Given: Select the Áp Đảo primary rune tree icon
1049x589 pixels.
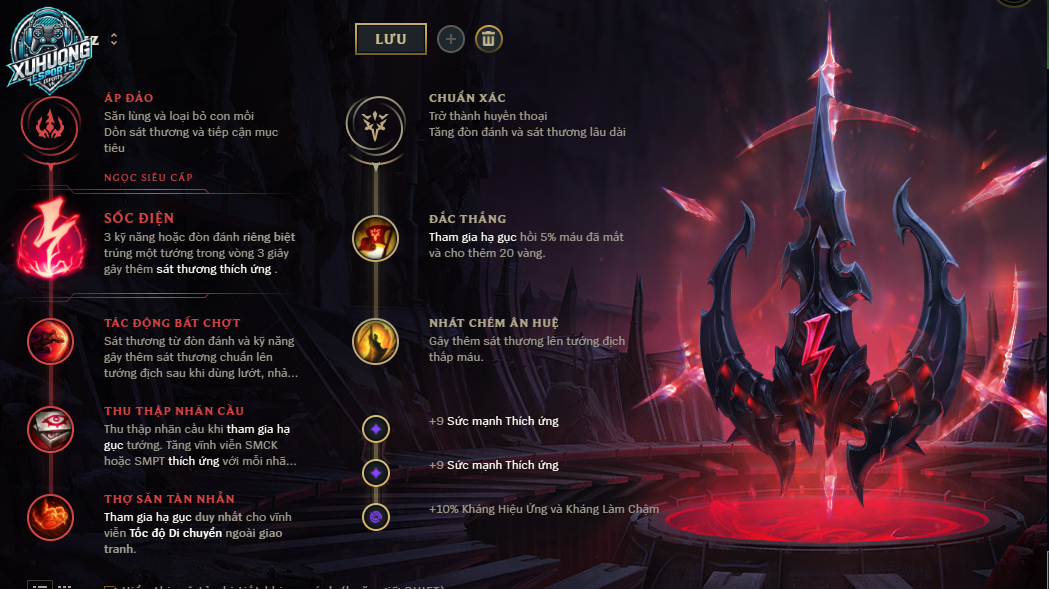Looking at the screenshot, I should tap(49, 124).
